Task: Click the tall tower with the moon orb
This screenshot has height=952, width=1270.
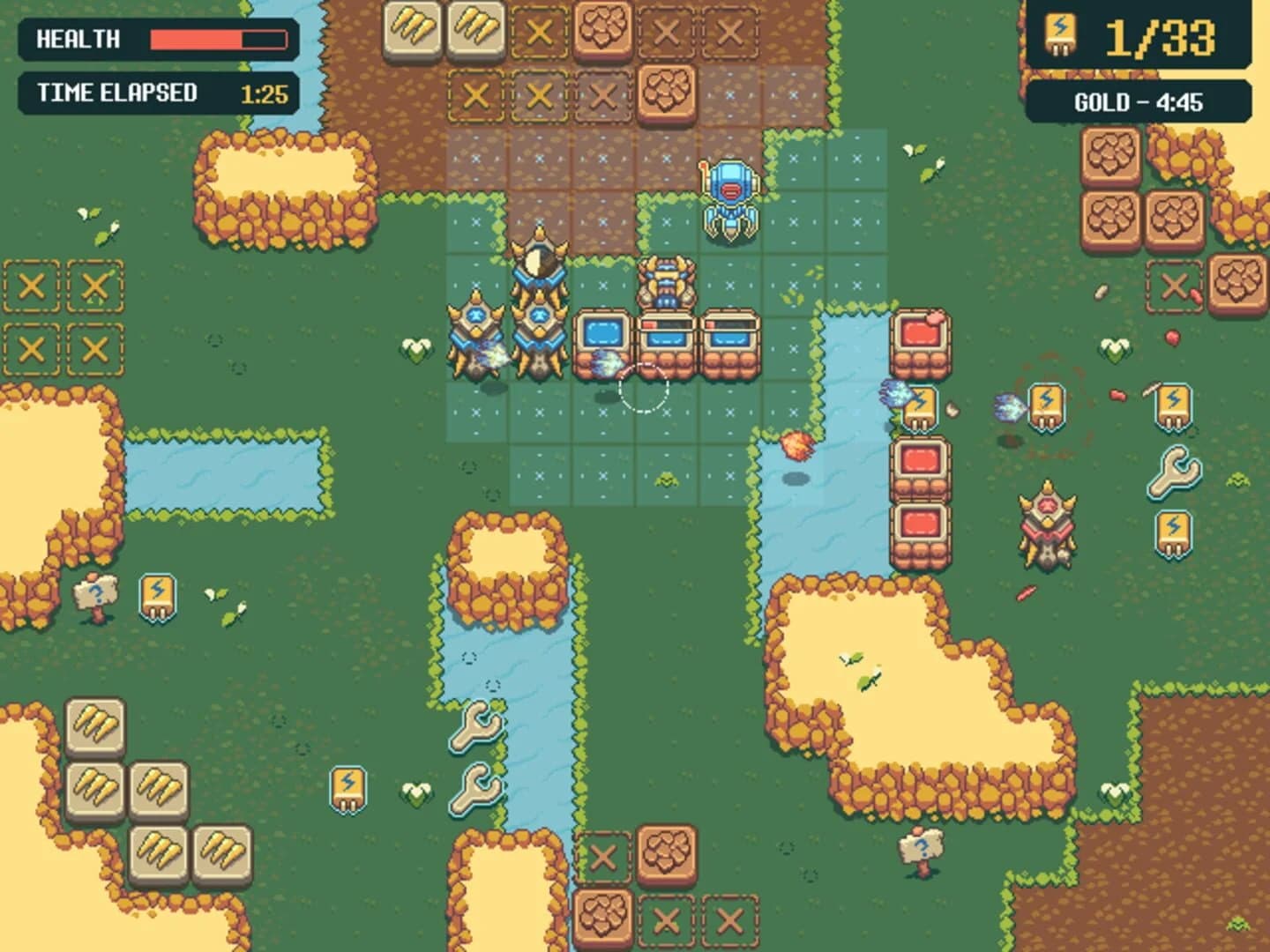Action: click(538, 264)
